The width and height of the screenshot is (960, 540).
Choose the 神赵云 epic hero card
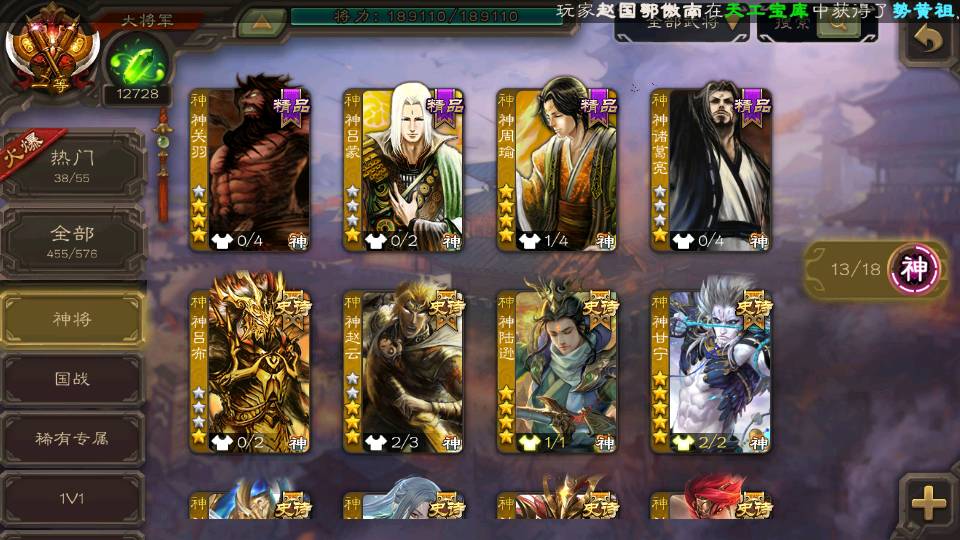(x=403, y=372)
